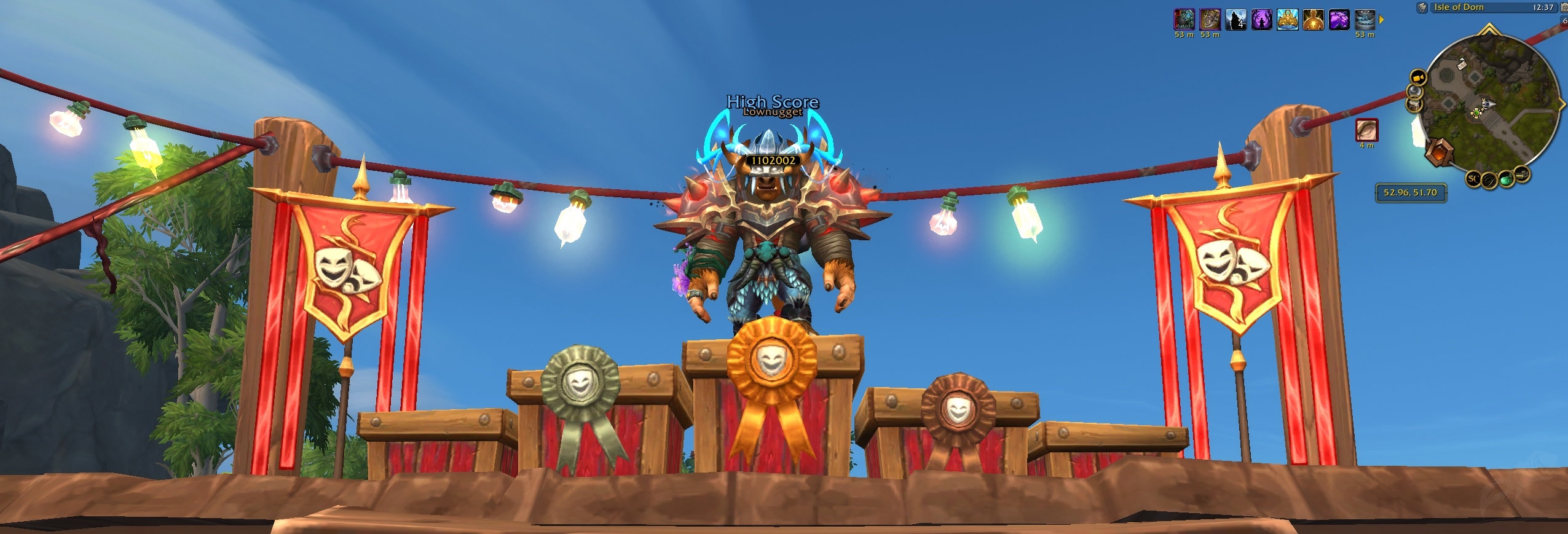The height and width of the screenshot is (534, 1568).
Task: Click the werewolf buff showing 4 stacks
Action: (1235, 20)
